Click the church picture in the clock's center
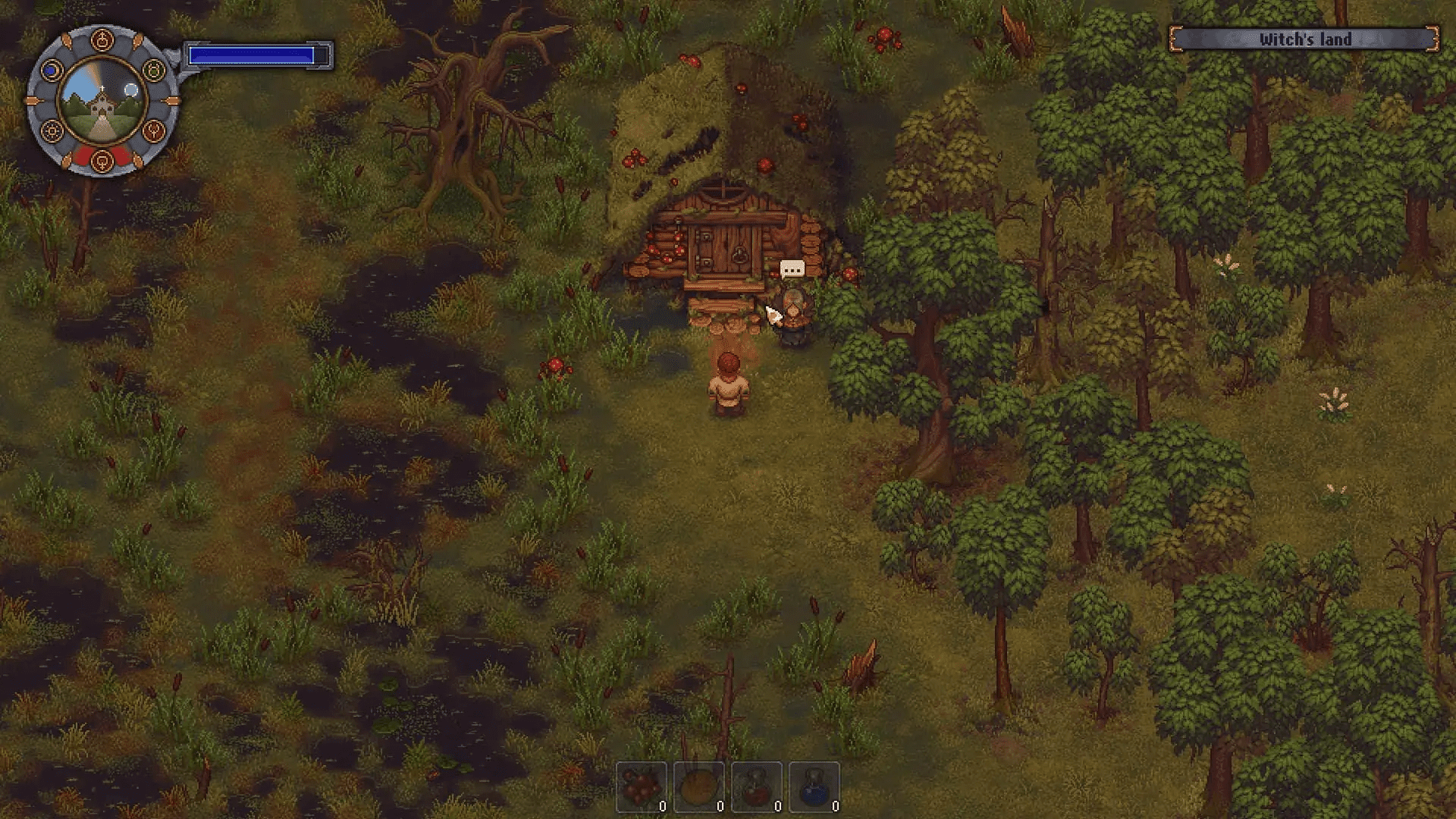 102,106
